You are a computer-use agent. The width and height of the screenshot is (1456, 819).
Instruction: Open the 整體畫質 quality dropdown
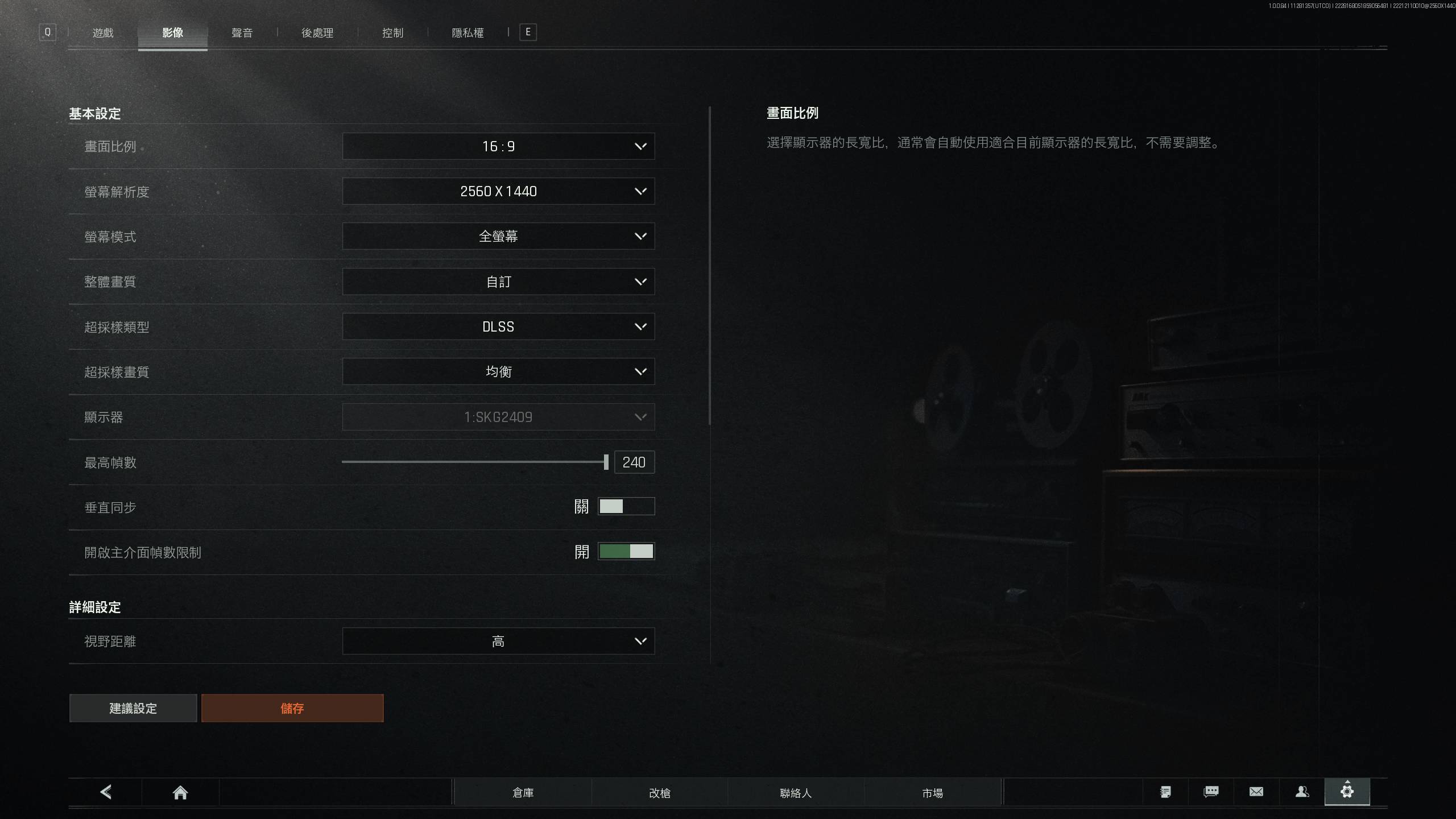(x=498, y=282)
